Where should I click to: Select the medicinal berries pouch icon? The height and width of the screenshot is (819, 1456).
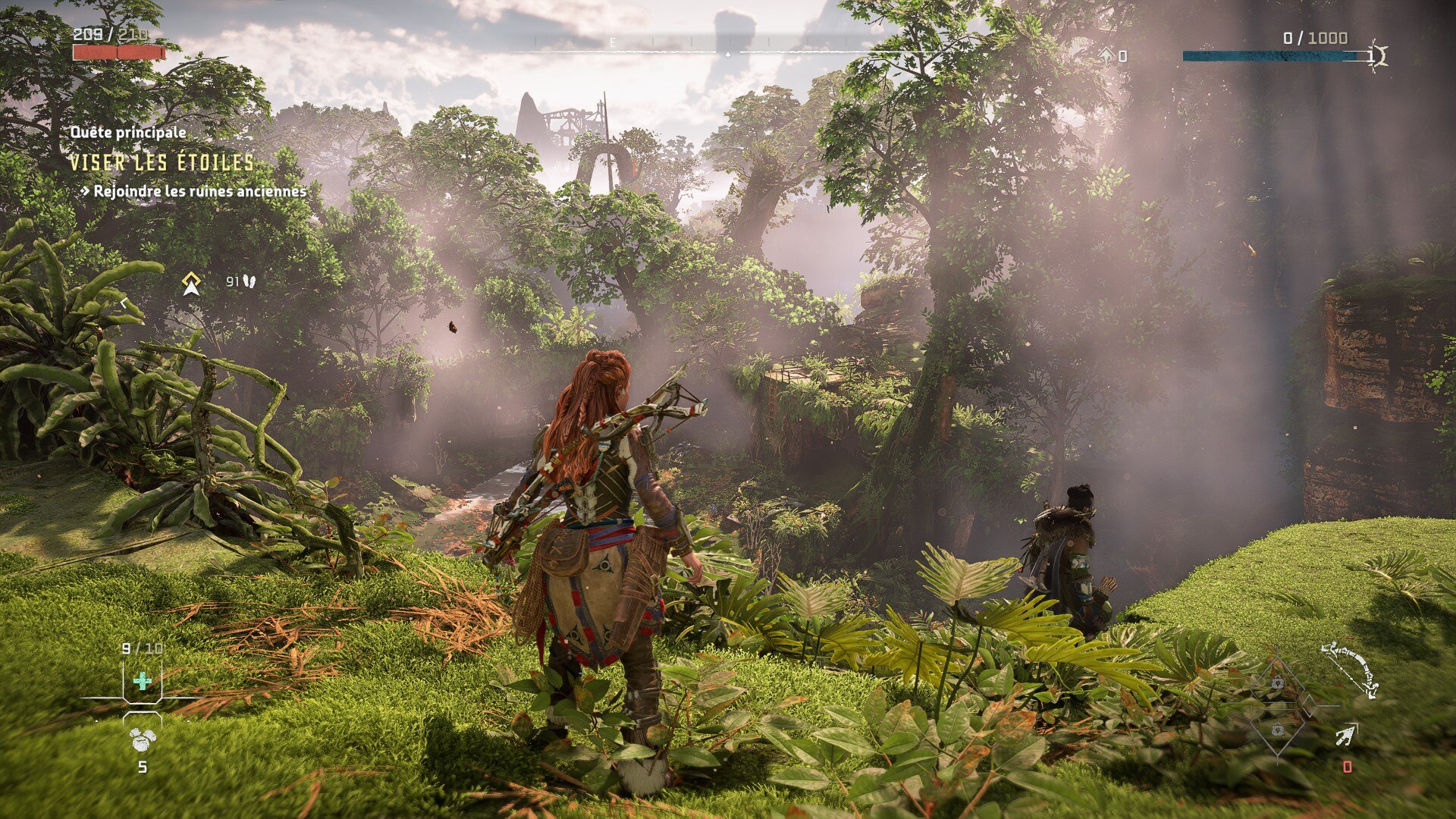142,738
